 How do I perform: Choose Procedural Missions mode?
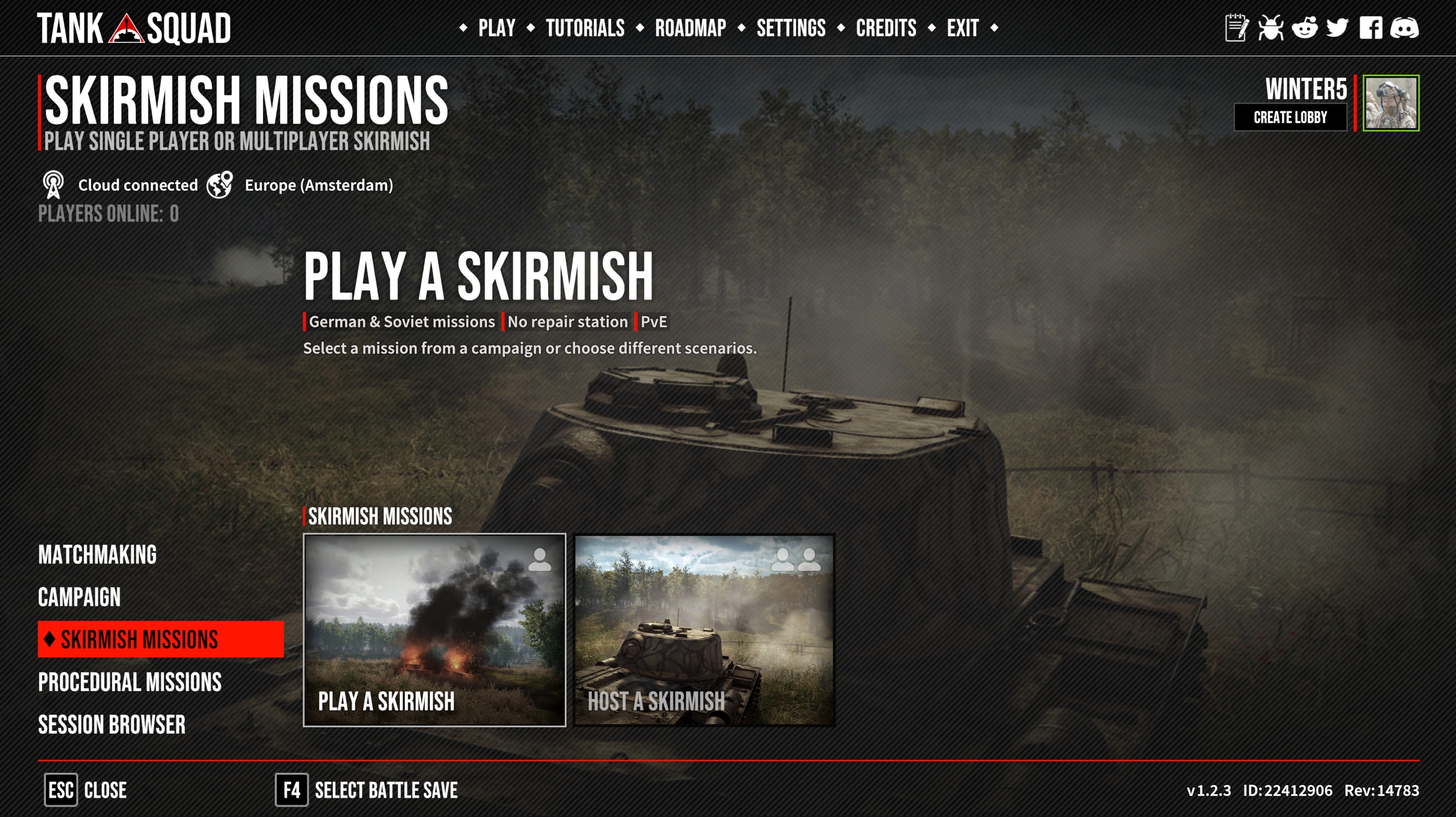point(129,682)
